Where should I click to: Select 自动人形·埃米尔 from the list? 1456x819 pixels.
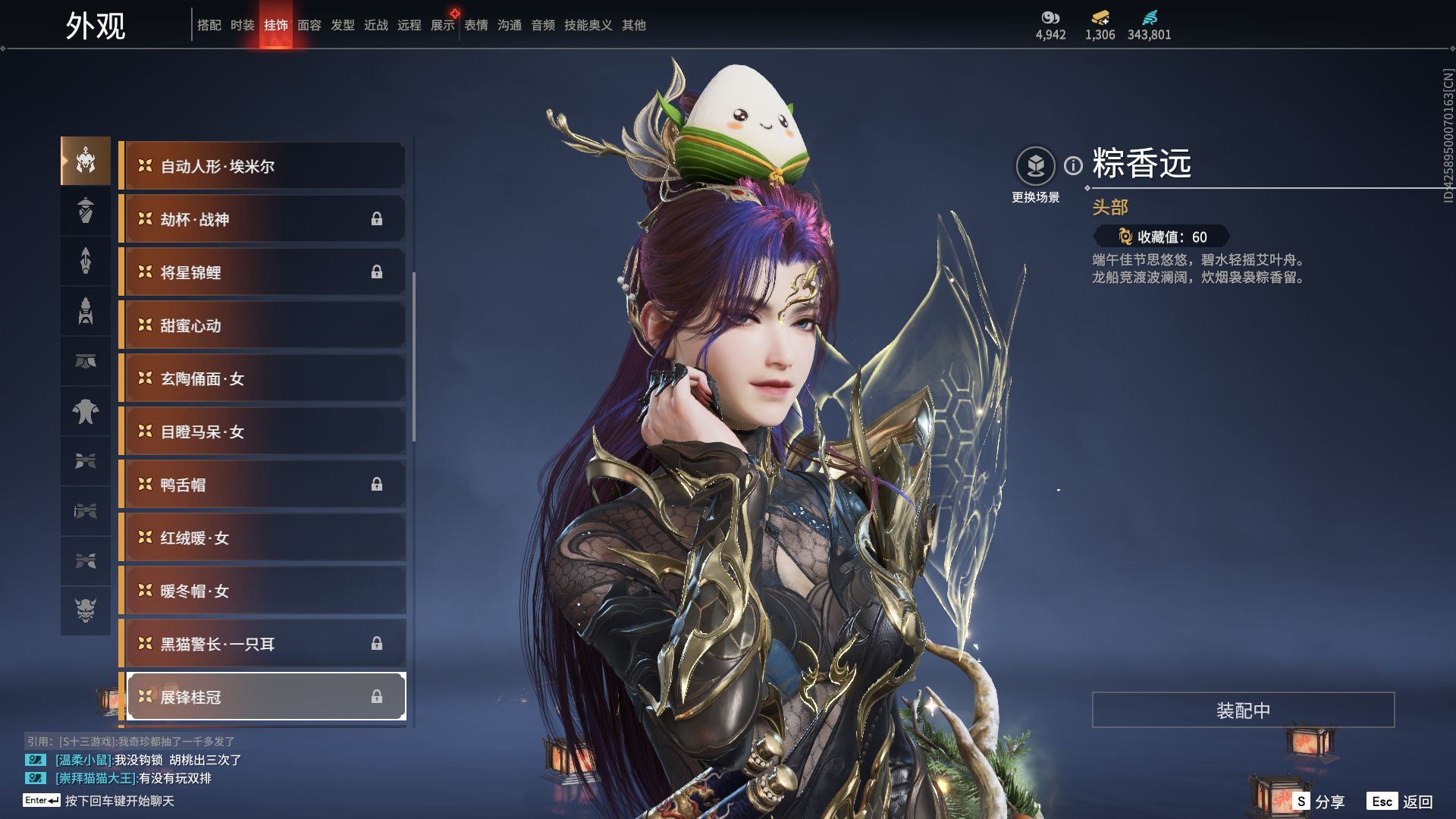click(264, 166)
